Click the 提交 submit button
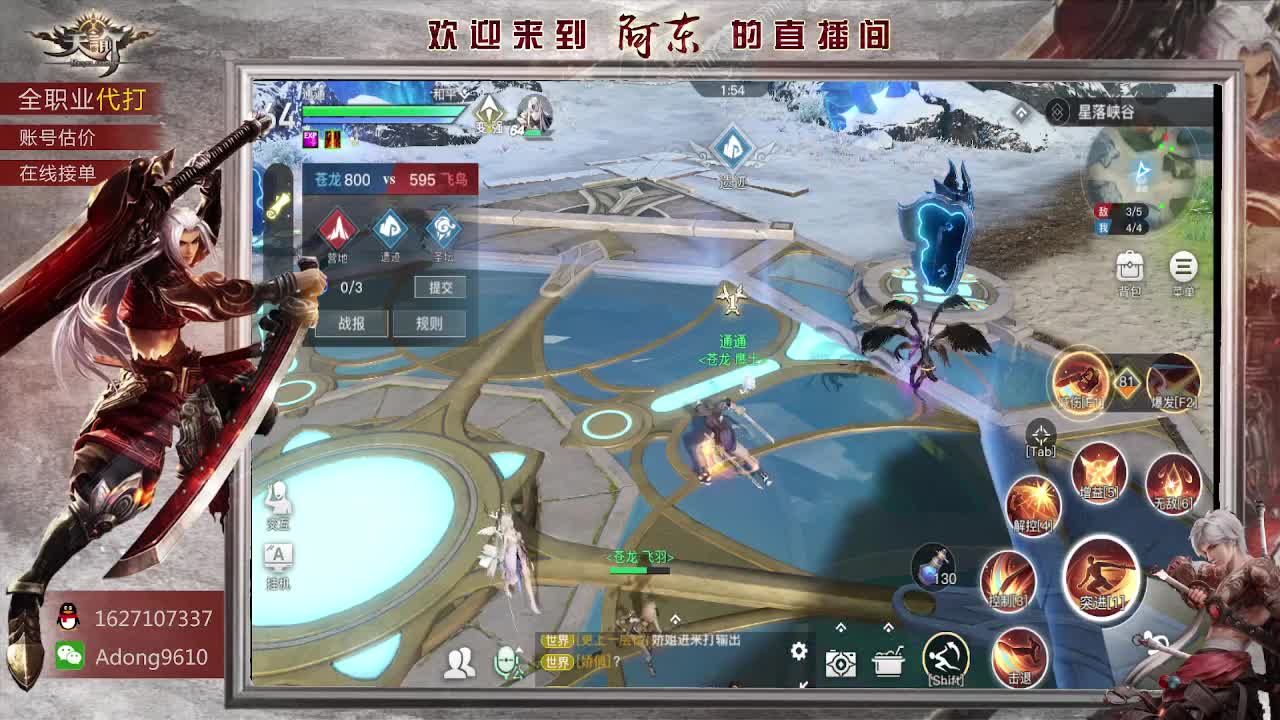 coord(442,289)
